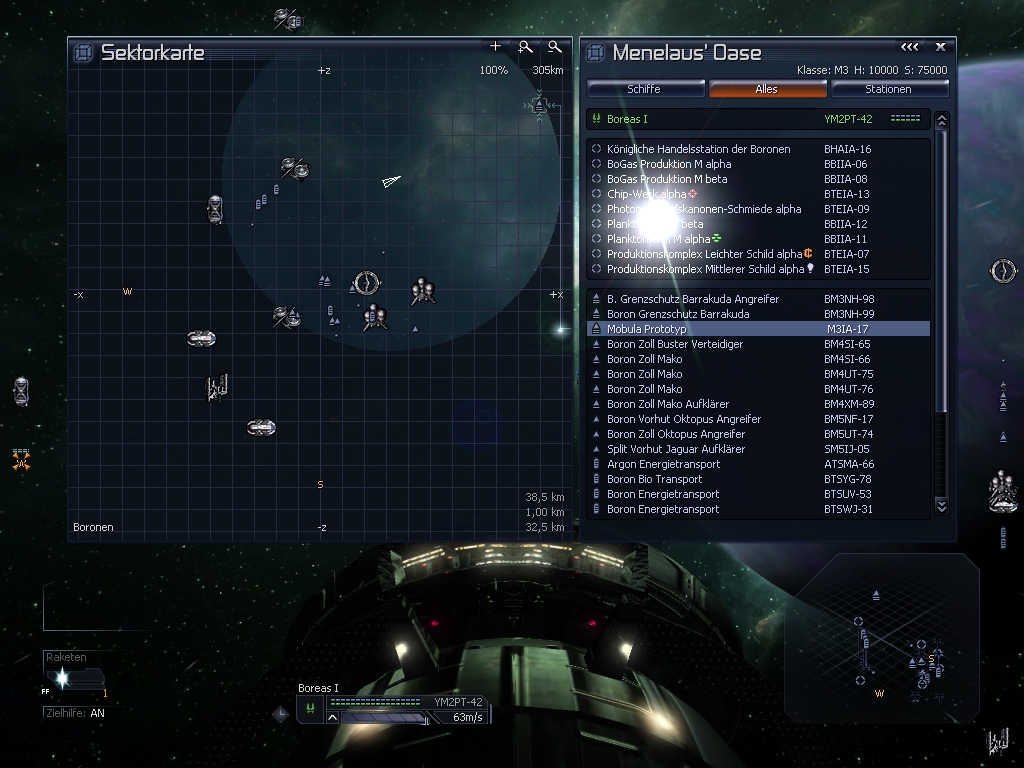This screenshot has height=768, width=1024.
Task: Close the Menelaus' Oase sector window
Action: (x=941, y=47)
